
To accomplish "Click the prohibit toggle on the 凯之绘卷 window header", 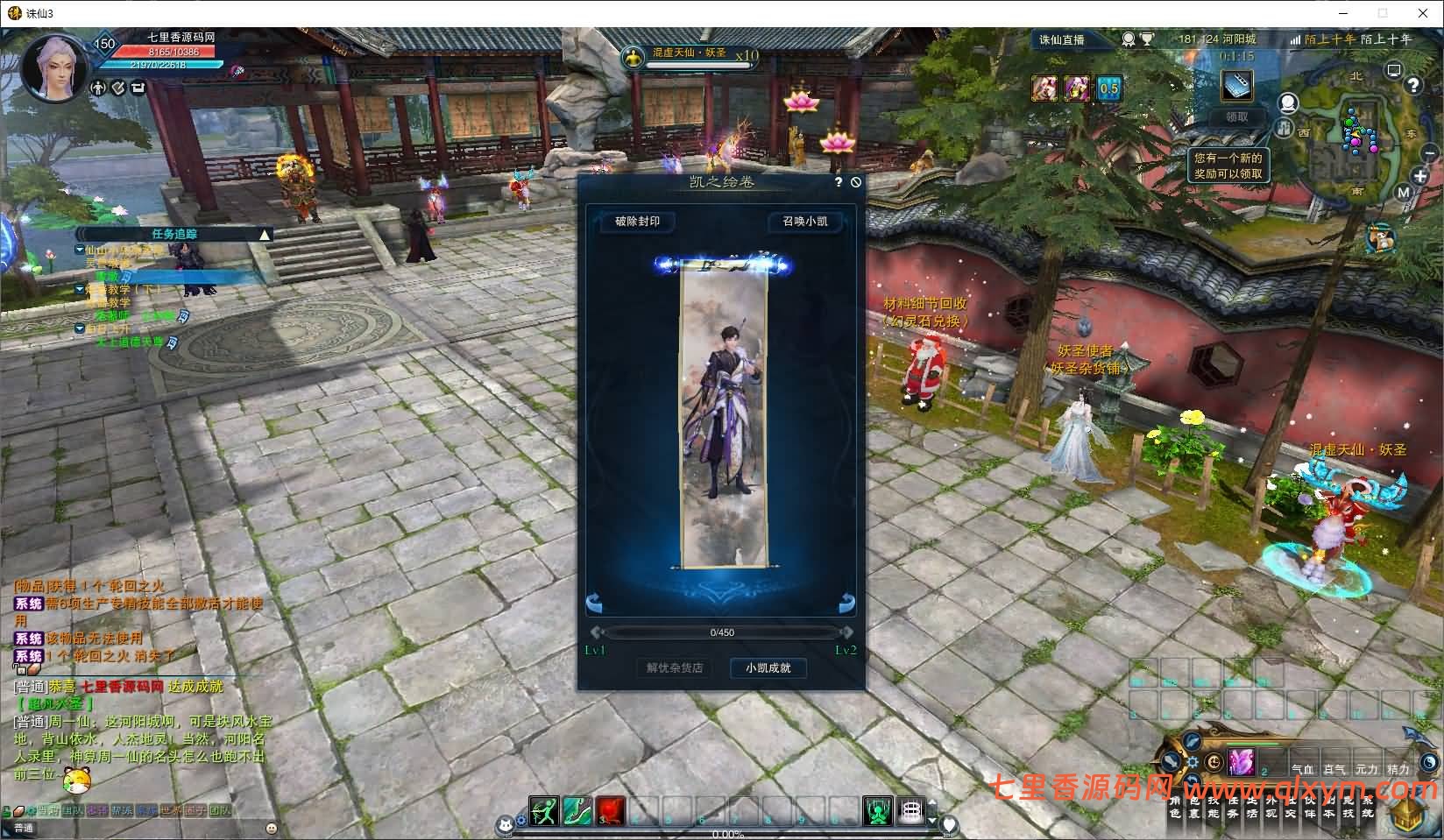I will pyautogui.click(x=857, y=180).
